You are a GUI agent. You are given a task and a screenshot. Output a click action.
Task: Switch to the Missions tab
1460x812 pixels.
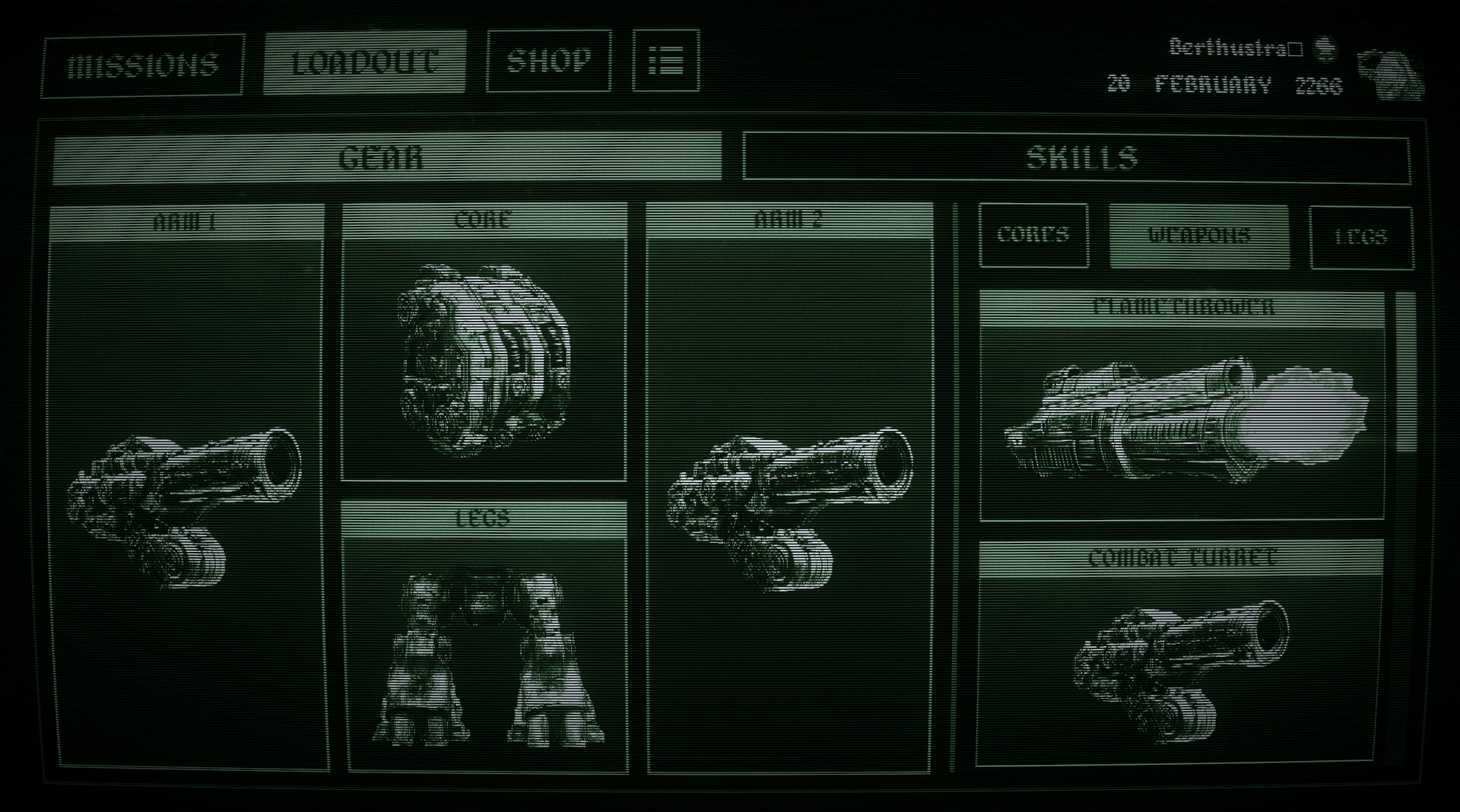tap(142, 65)
